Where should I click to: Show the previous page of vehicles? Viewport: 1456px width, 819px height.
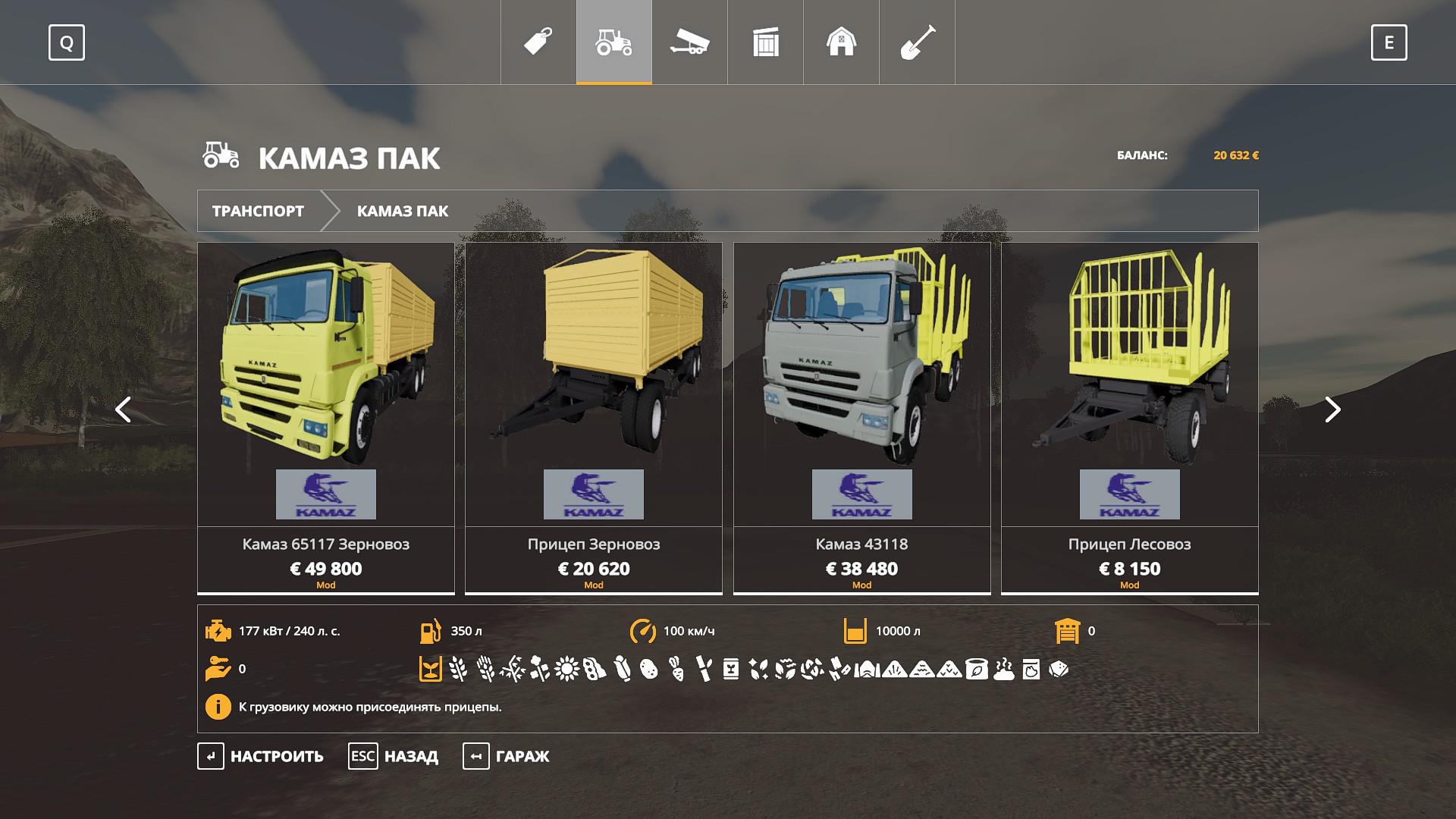point(123,409)
